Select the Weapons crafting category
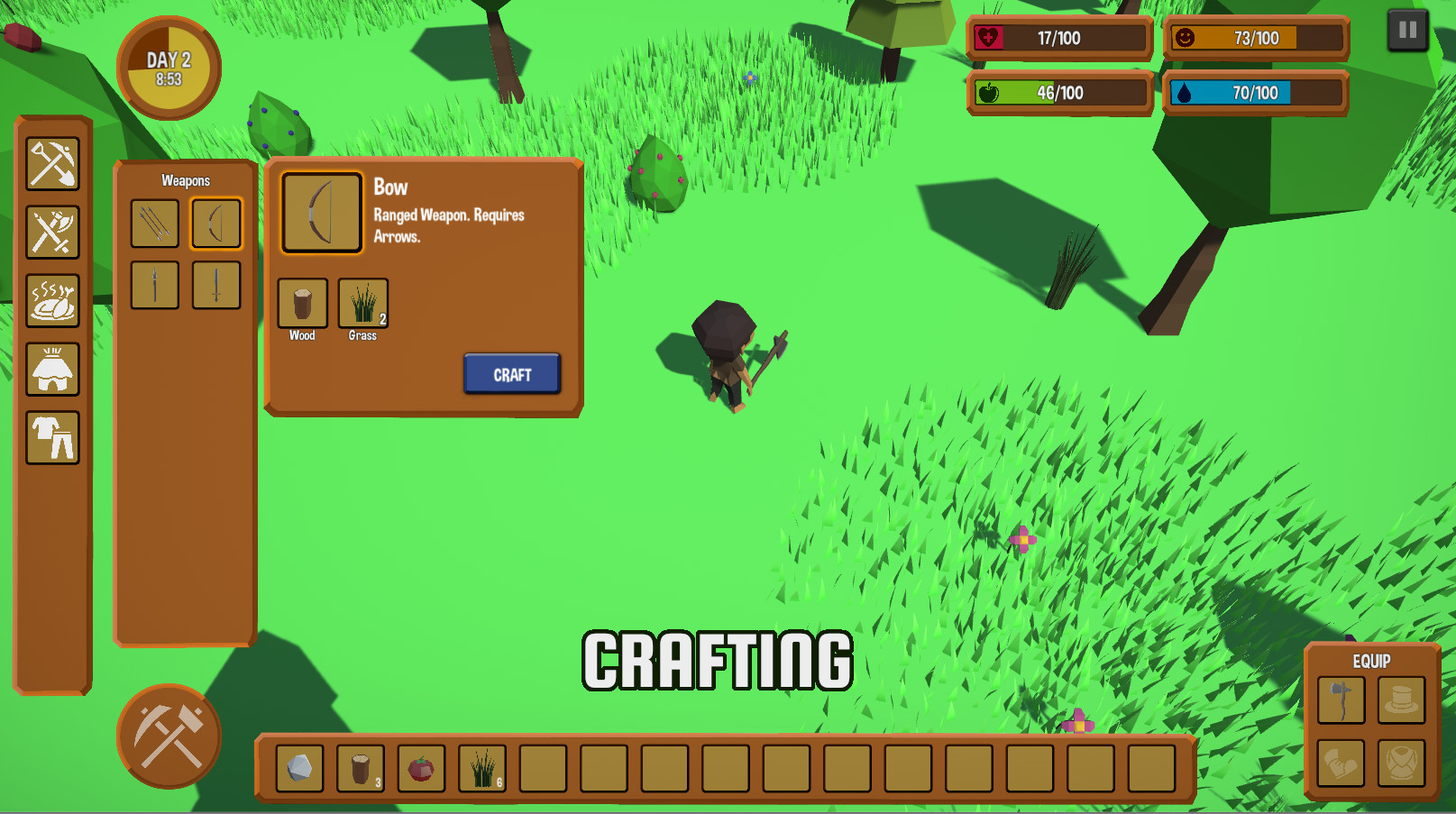 [x=53, y=233]
